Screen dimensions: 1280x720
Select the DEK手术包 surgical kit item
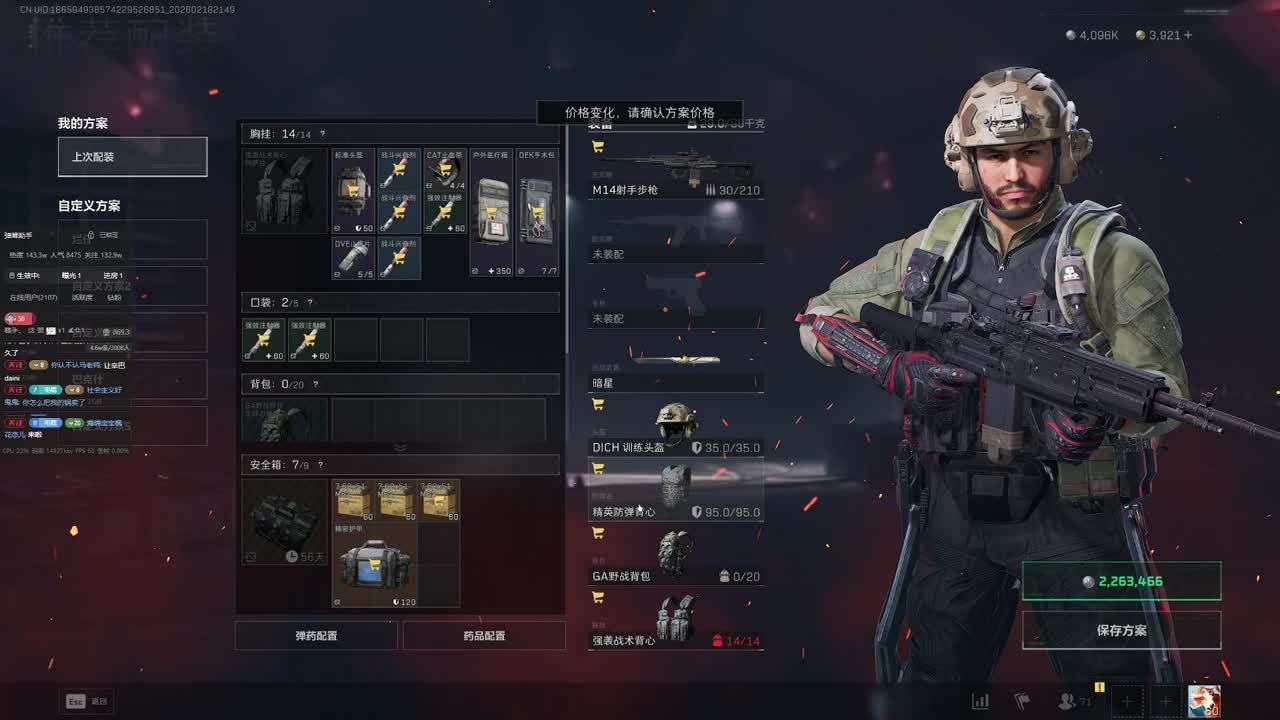point(538,213)
